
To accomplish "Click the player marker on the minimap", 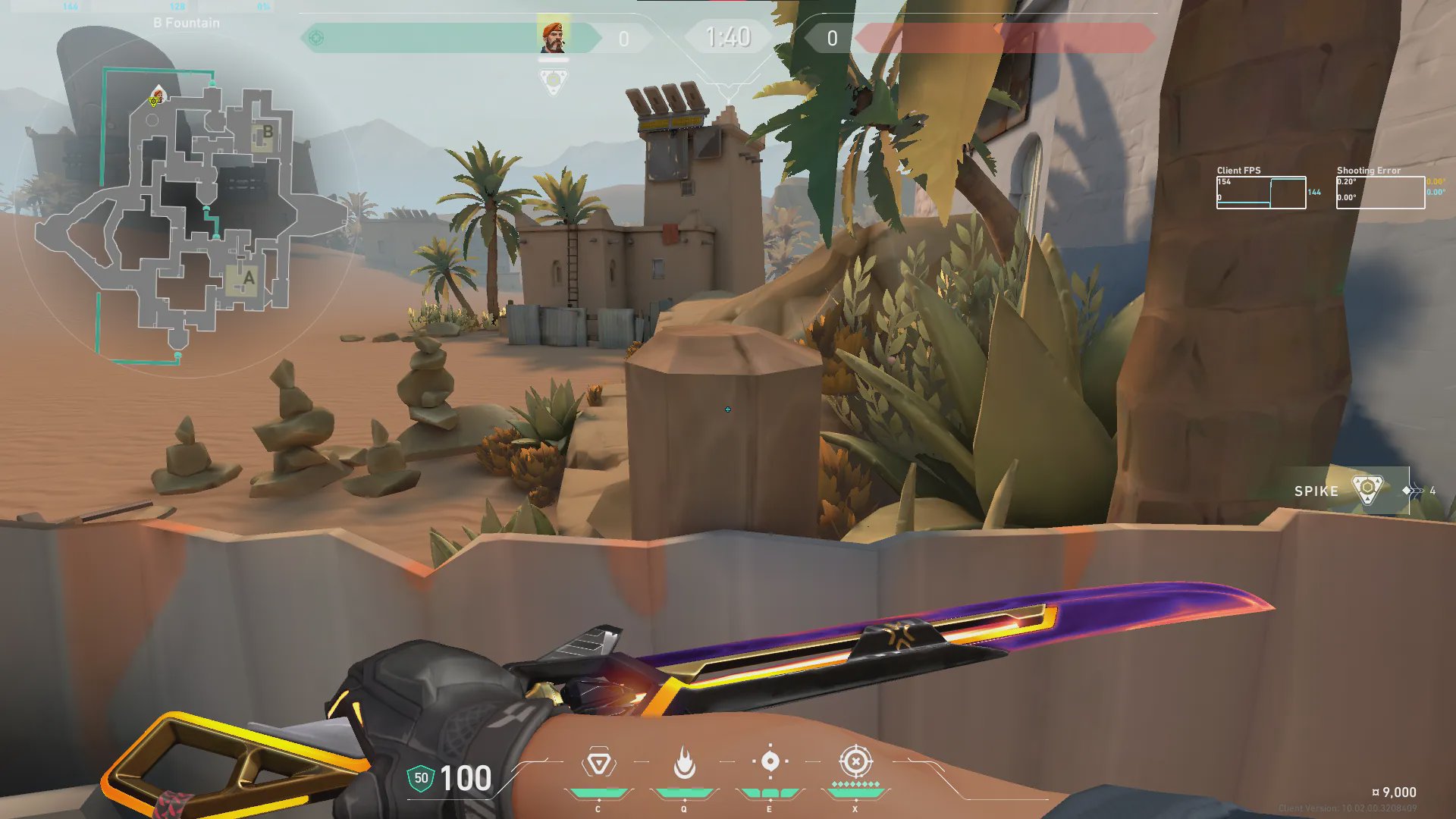I will pos(157,97).
